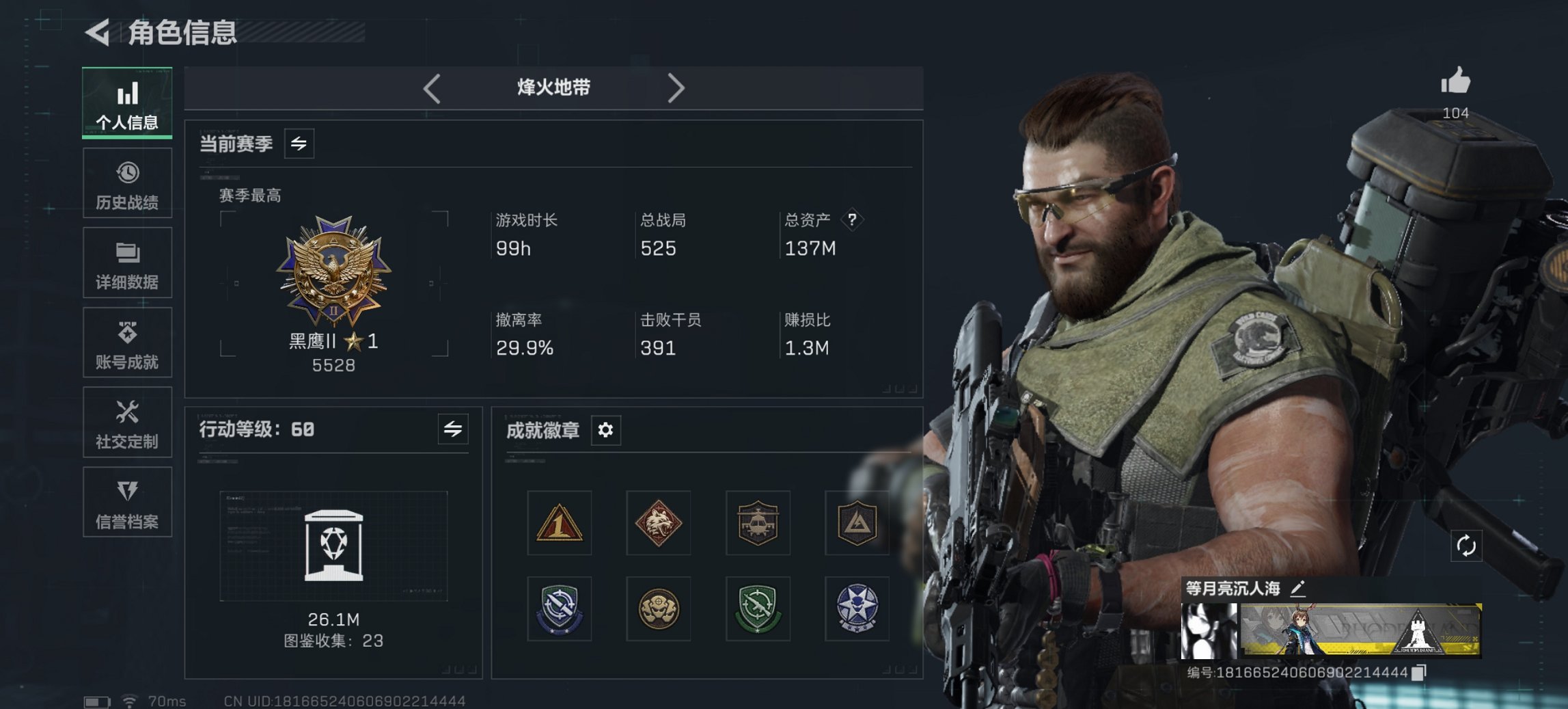1568x709 pixels.
Task: Switch the 行动等级 display toggle
Action: tap(452, 430)
